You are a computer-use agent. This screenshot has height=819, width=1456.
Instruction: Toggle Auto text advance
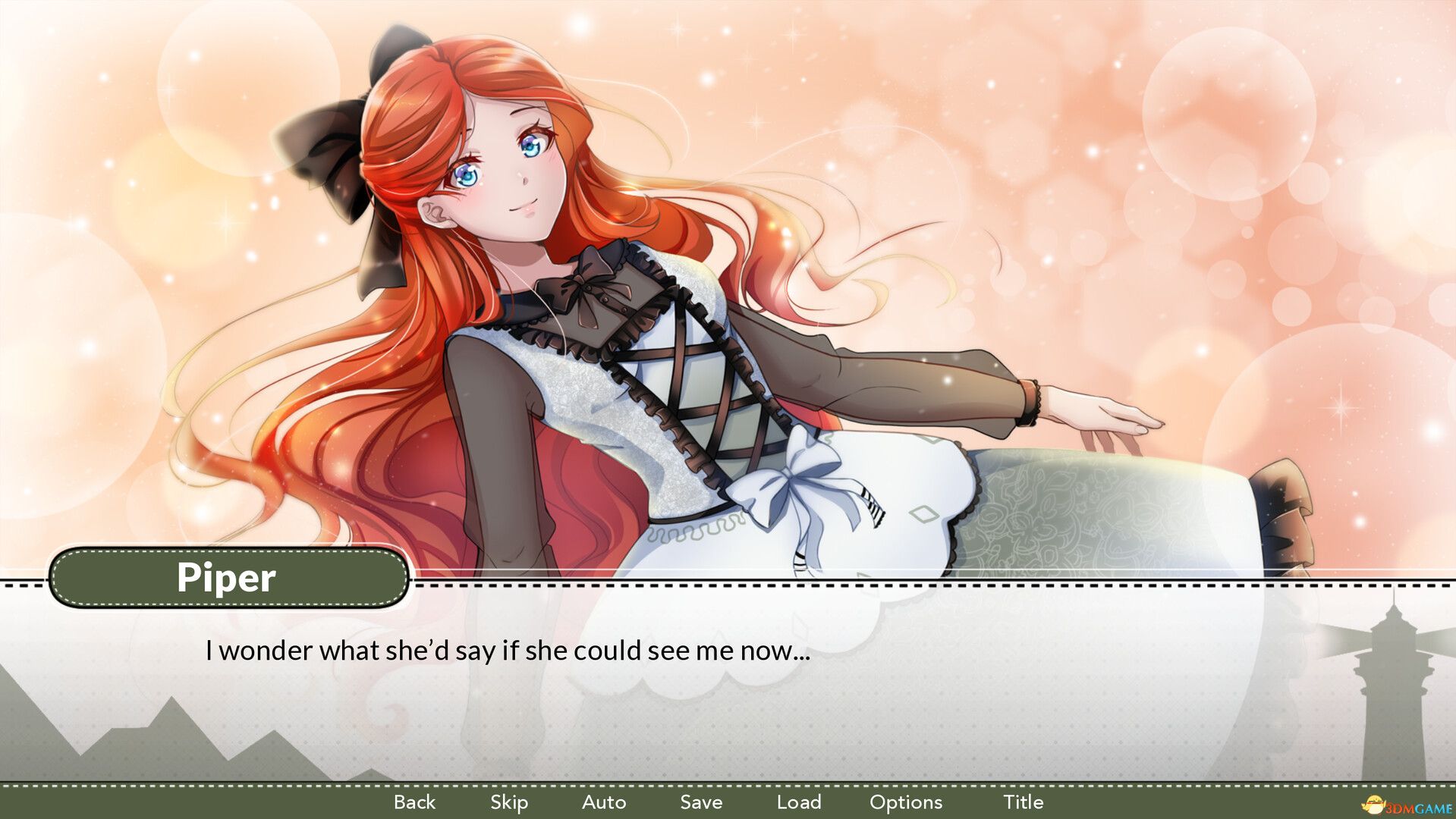(x=605, y=802)
